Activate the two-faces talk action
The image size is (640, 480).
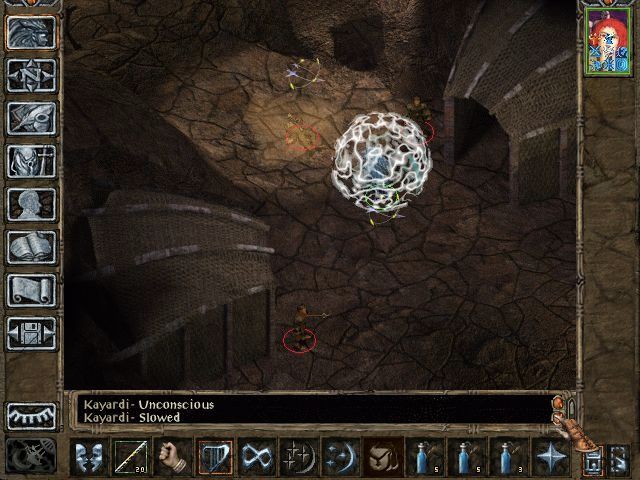coord(89,457)
